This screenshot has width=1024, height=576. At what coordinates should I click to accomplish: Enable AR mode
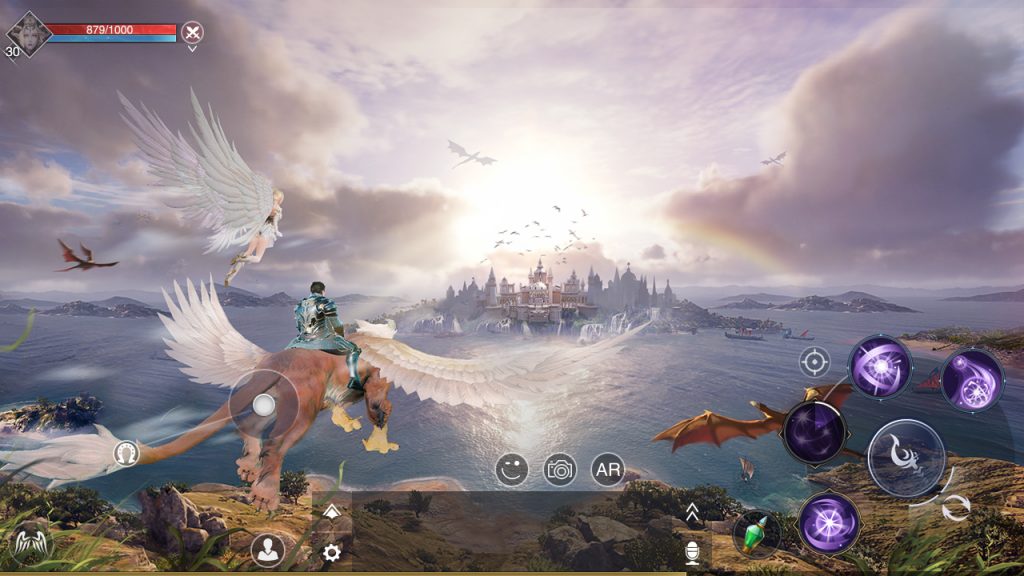tap(608, 469)
